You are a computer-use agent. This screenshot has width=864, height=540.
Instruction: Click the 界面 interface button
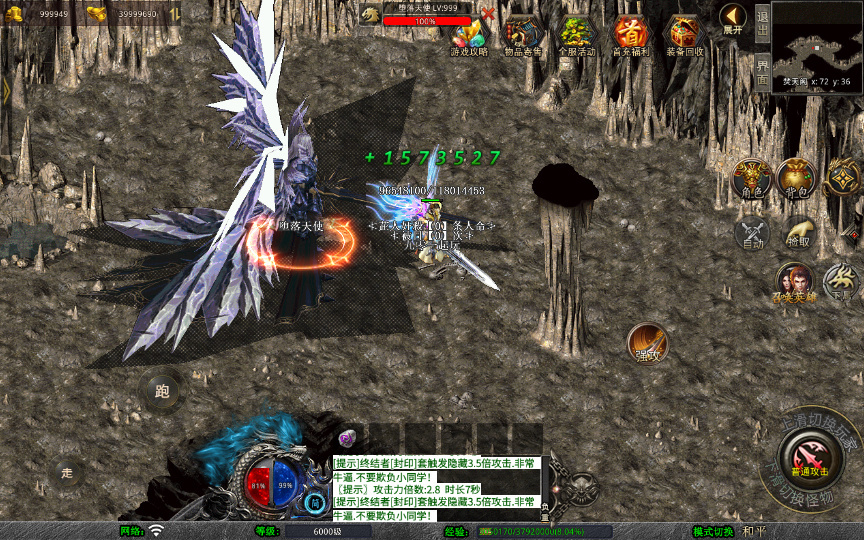[762, 71]
